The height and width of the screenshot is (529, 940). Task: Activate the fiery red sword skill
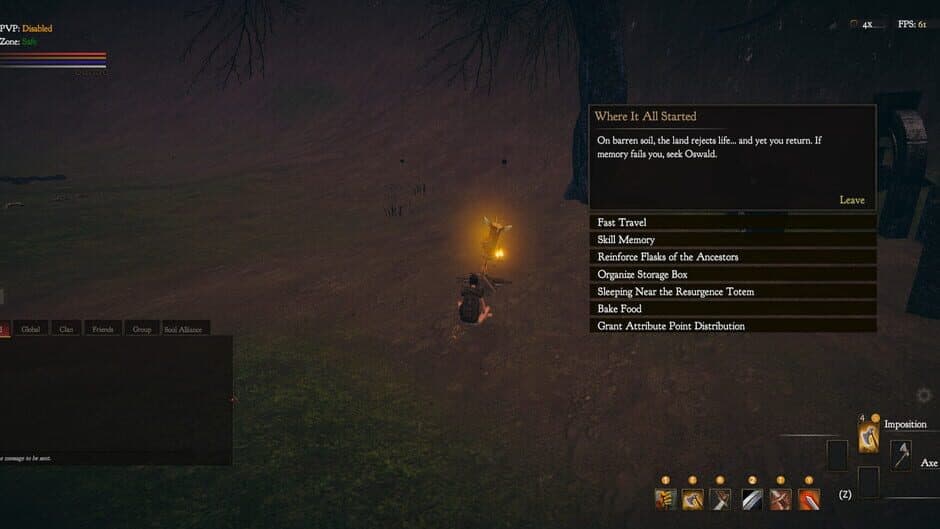pos(809,498)
